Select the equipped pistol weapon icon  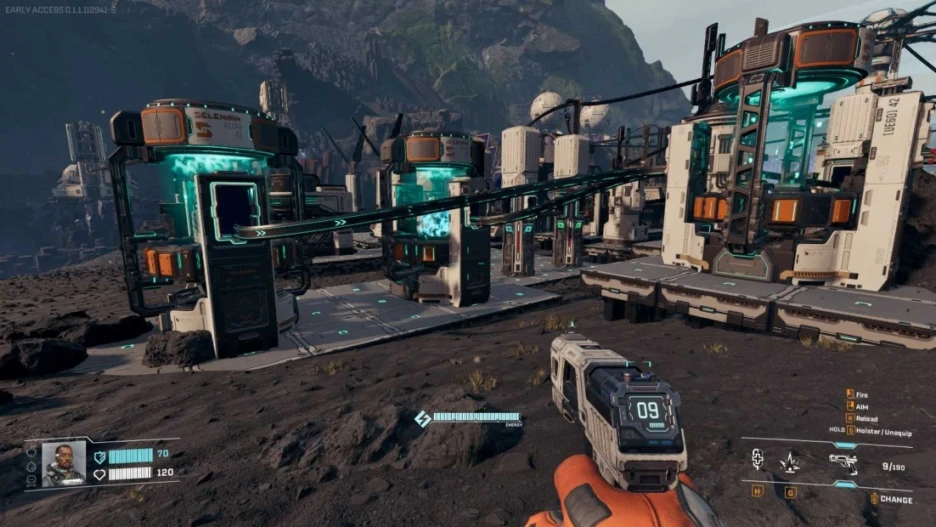(x=843, y=462)
